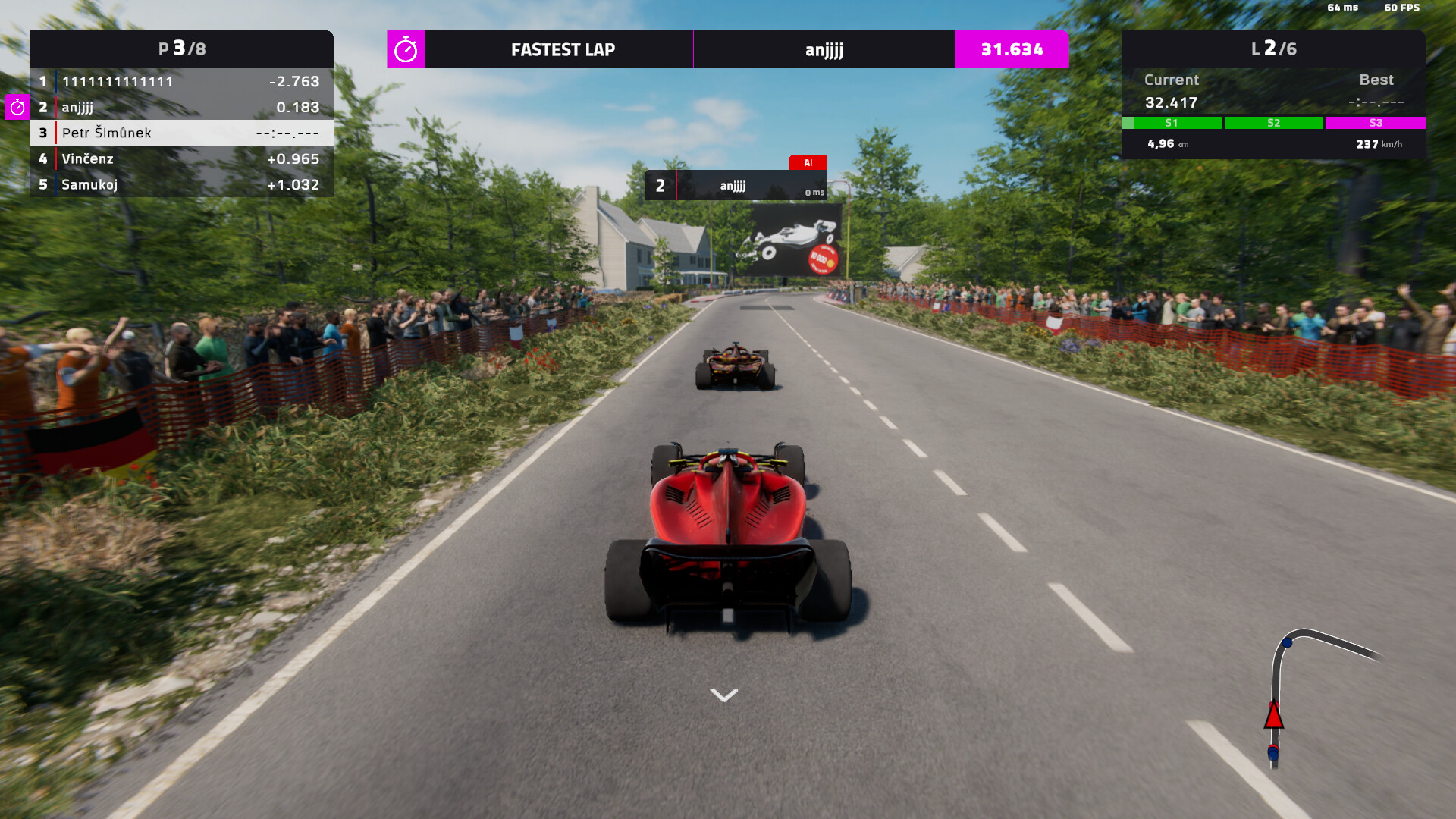The image size is (1456, 819).
Task: Click the fastest lap stopwatch icon
Action: (406, 49)
